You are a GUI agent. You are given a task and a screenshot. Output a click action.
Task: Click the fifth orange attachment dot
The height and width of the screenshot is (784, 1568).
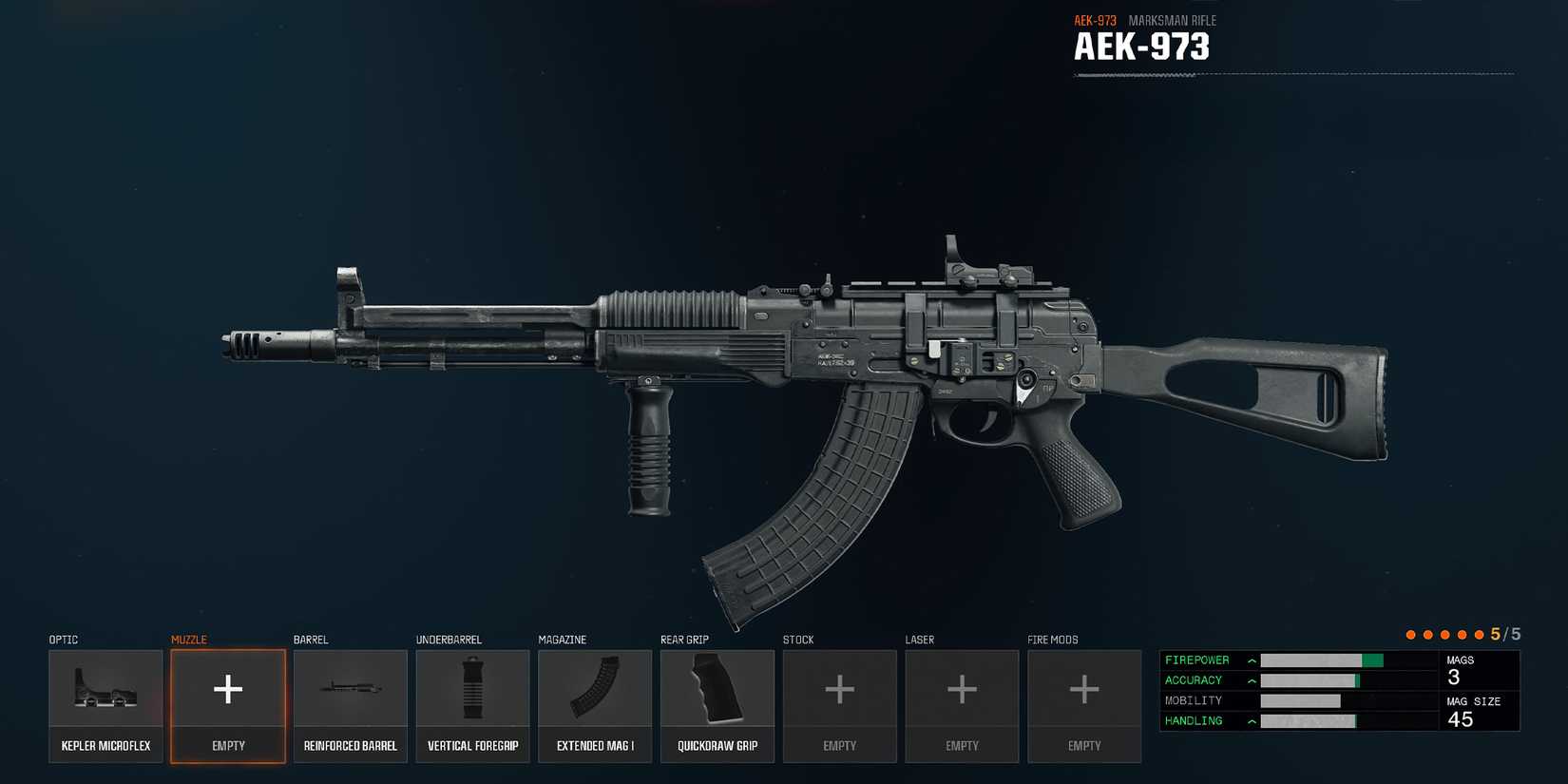tap(1479, 634)
